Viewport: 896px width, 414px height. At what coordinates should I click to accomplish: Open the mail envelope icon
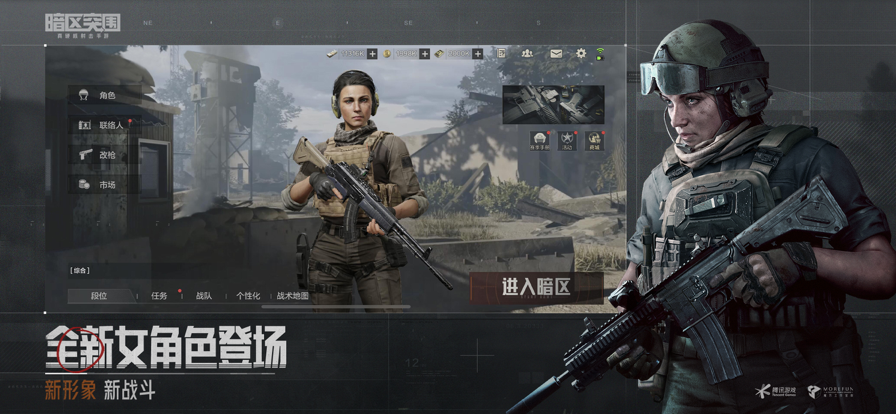point(554,53)
